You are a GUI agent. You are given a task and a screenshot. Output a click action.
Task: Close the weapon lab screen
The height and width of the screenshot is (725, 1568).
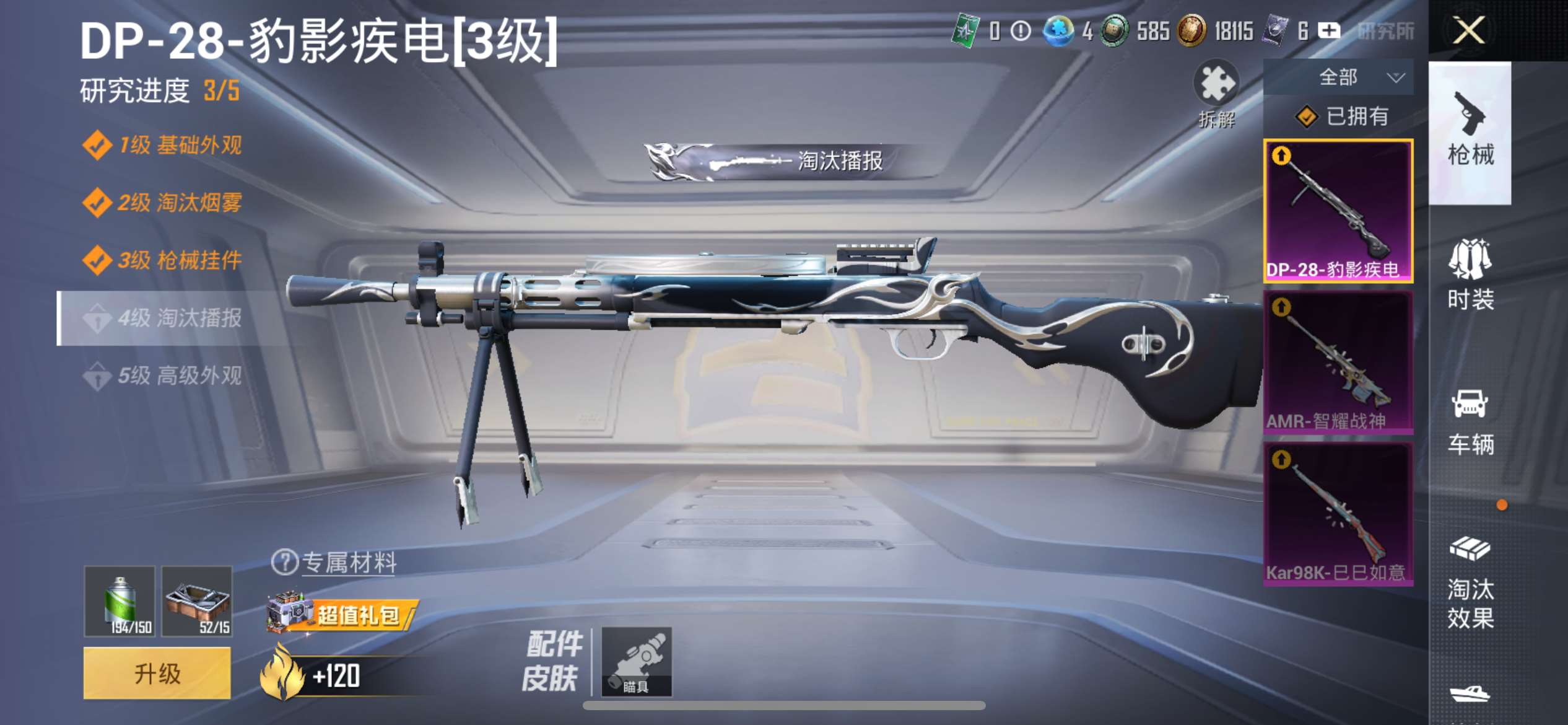[1468, 30]
